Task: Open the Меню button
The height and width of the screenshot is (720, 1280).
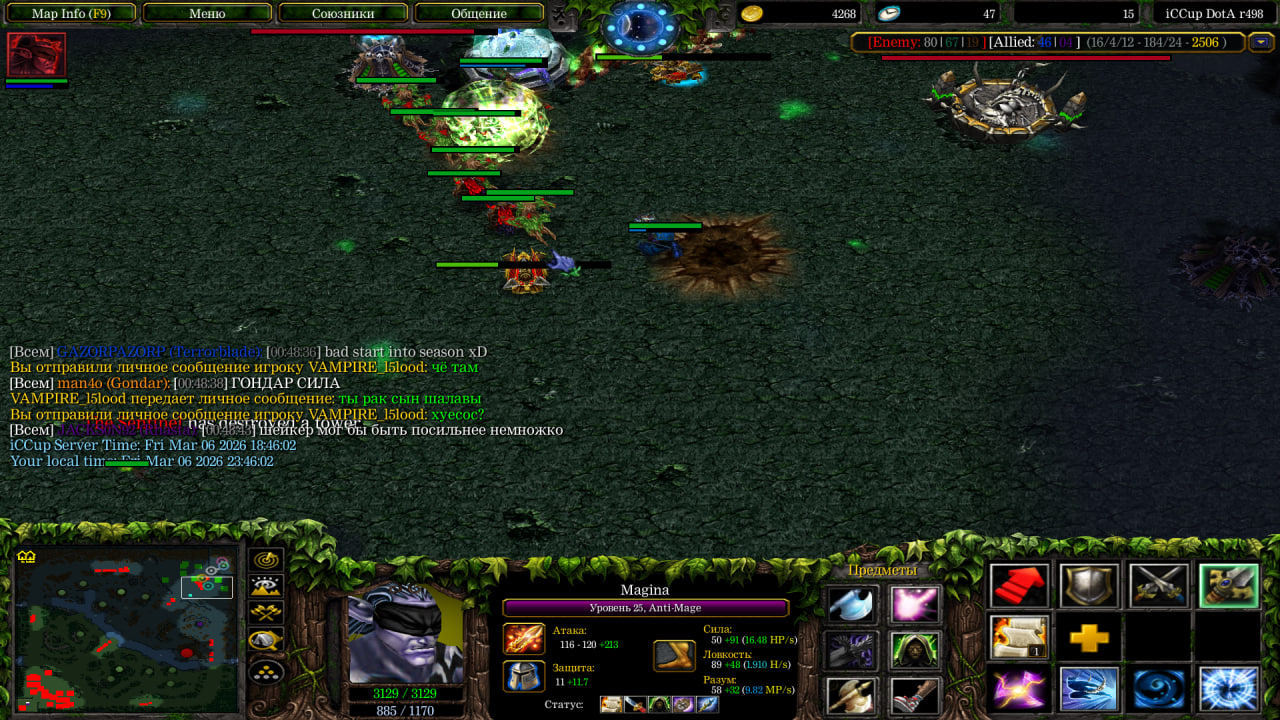Action: pos(207,13)
